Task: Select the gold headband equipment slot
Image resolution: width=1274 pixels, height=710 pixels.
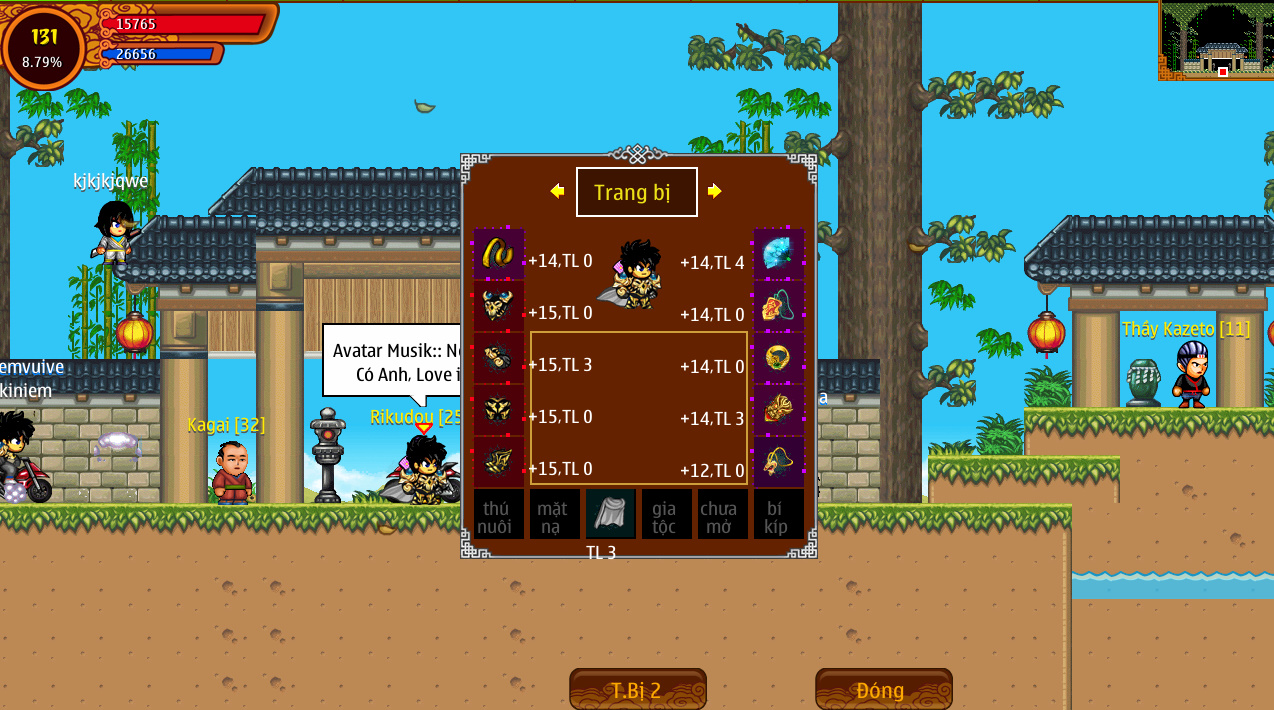Action: click(498, 254)
